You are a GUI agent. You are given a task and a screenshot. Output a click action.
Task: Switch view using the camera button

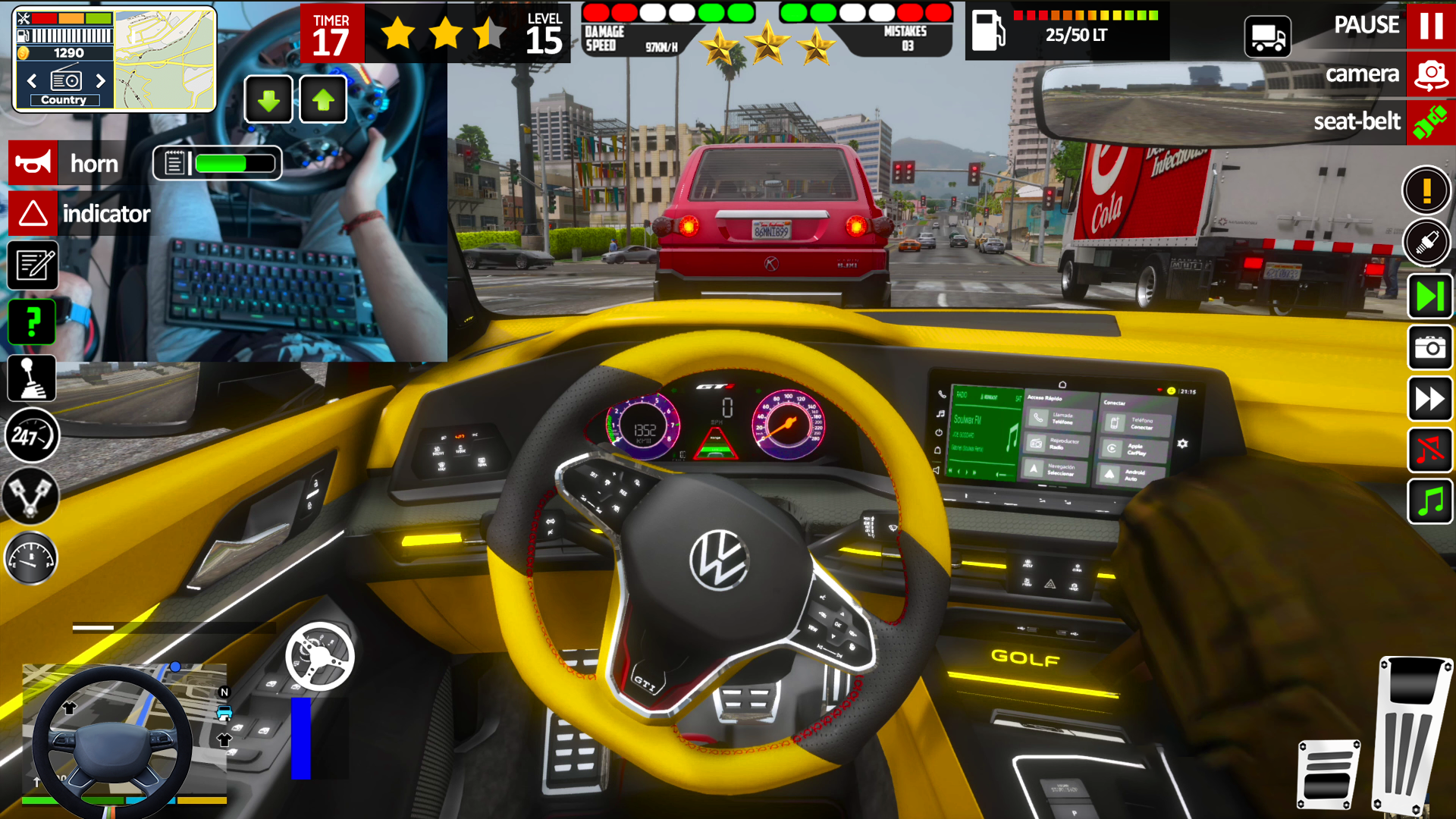point(1432,74)
